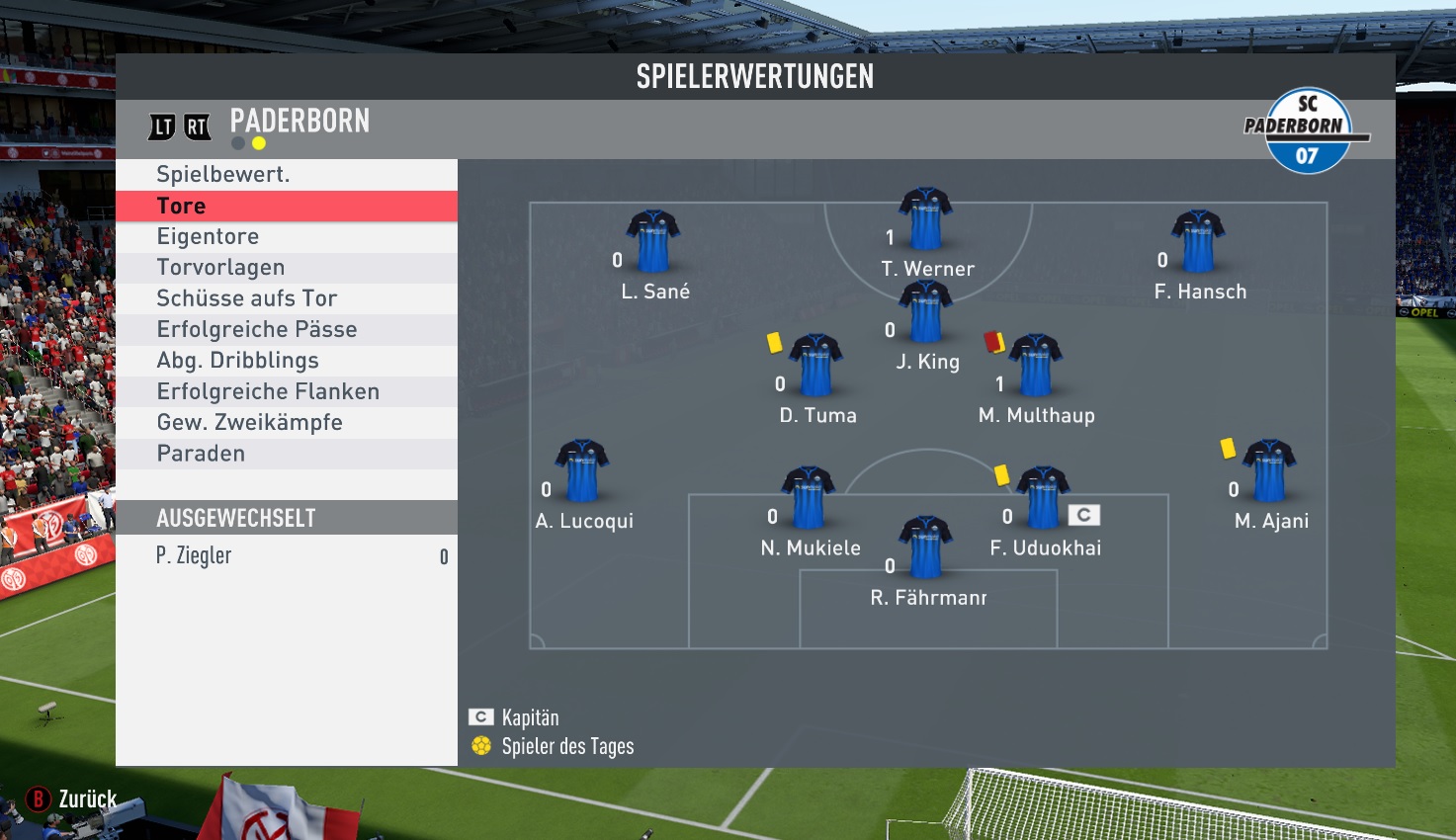
Task: Select goalkeeper R. Fährmann
Action: pos(925,546)
